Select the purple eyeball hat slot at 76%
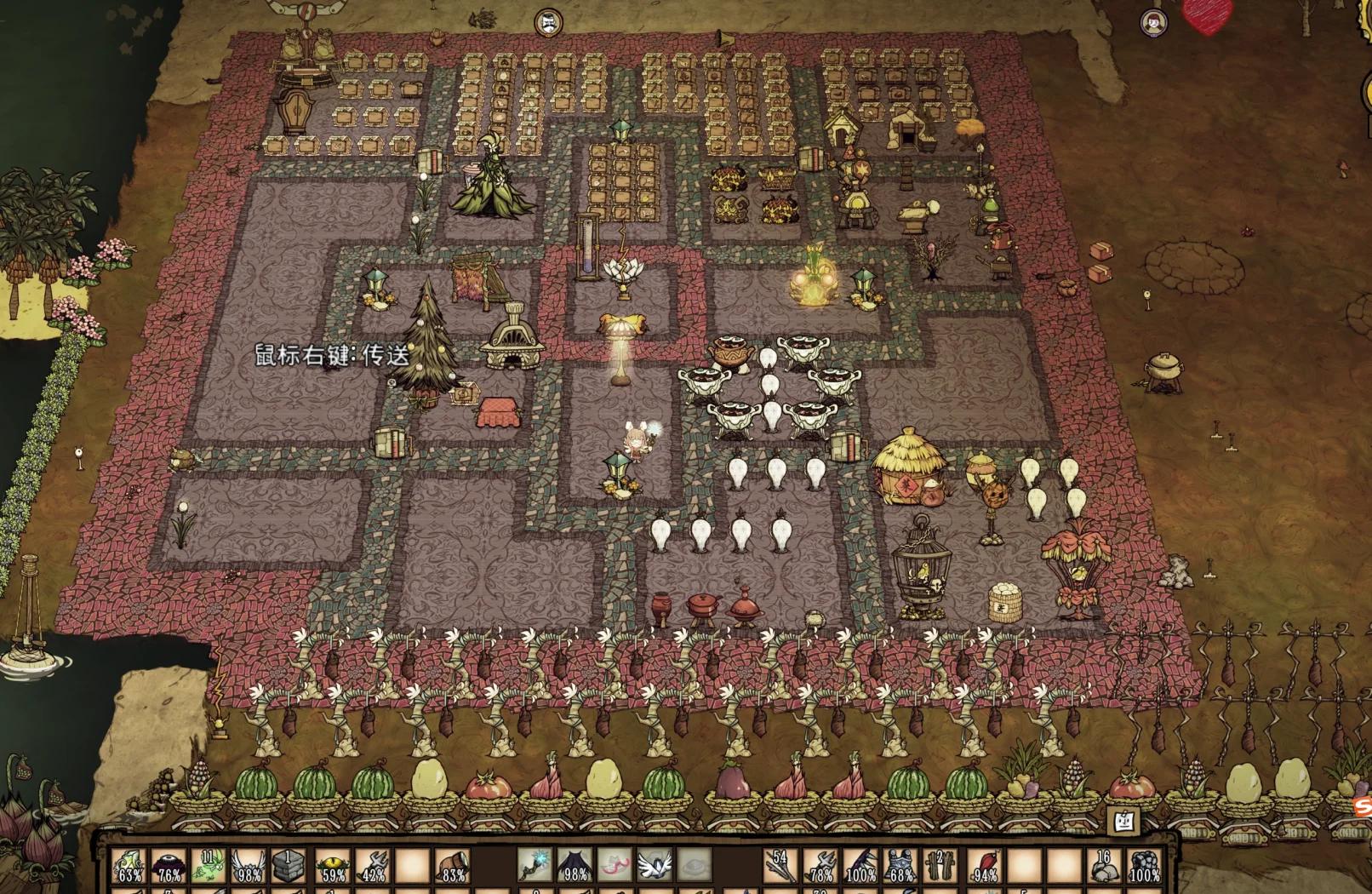This screenshot has height=894, width=1372. [169, 866]
